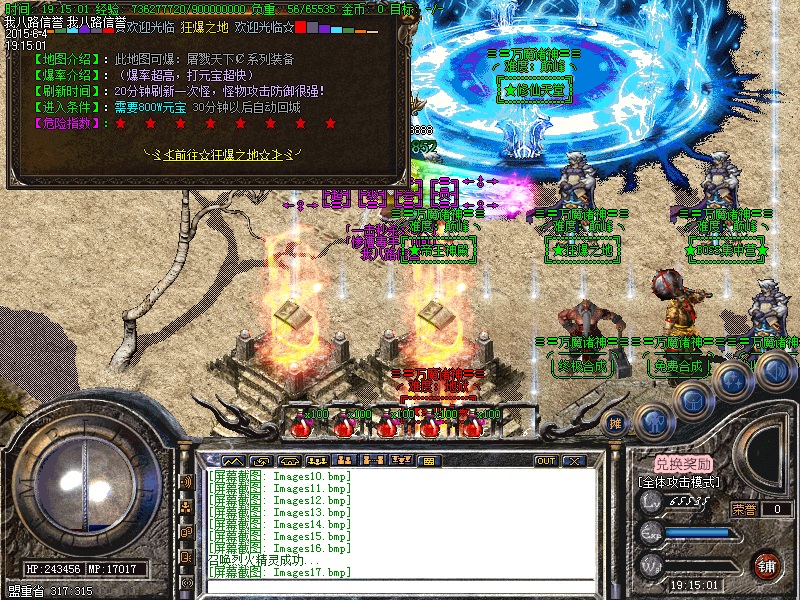Close the chat panel with X button
The width and height of the screenshot is (800, 600).
[574, 461]
